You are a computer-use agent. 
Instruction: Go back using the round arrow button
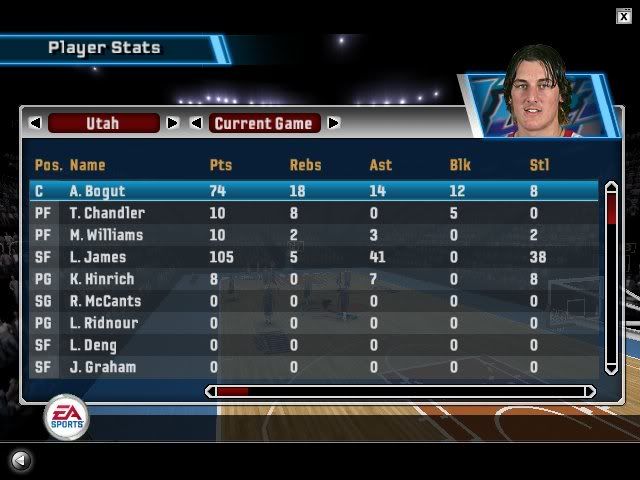(20, 461)
